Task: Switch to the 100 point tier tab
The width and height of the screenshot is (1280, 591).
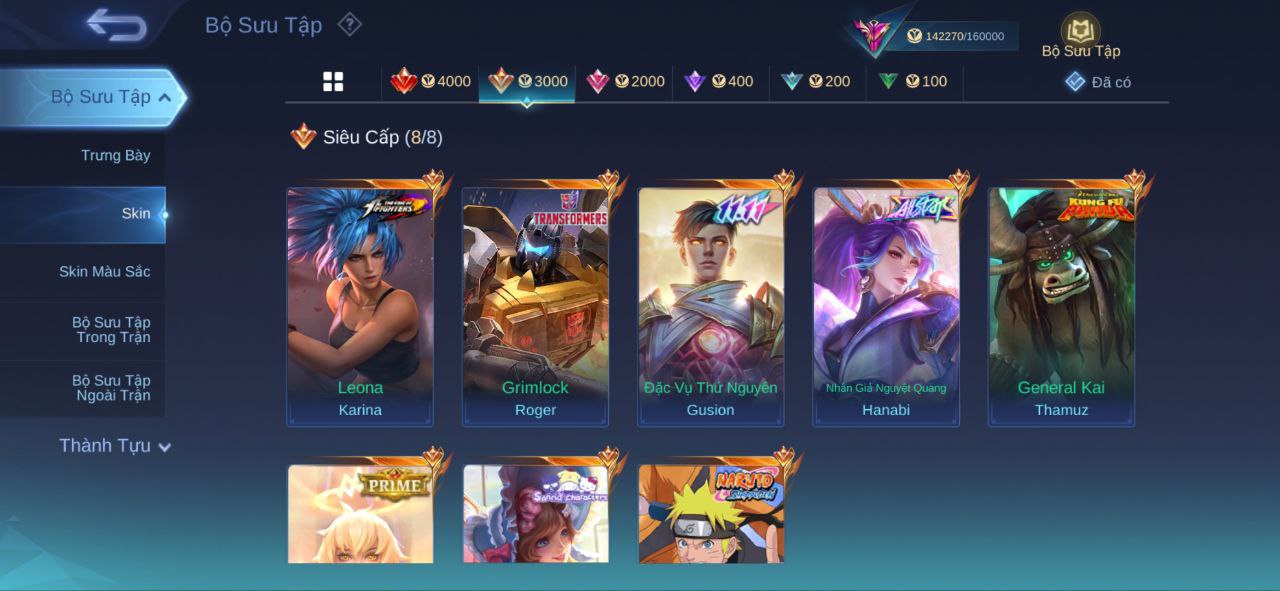Action: pyautogui.click(x=912, y=81)
